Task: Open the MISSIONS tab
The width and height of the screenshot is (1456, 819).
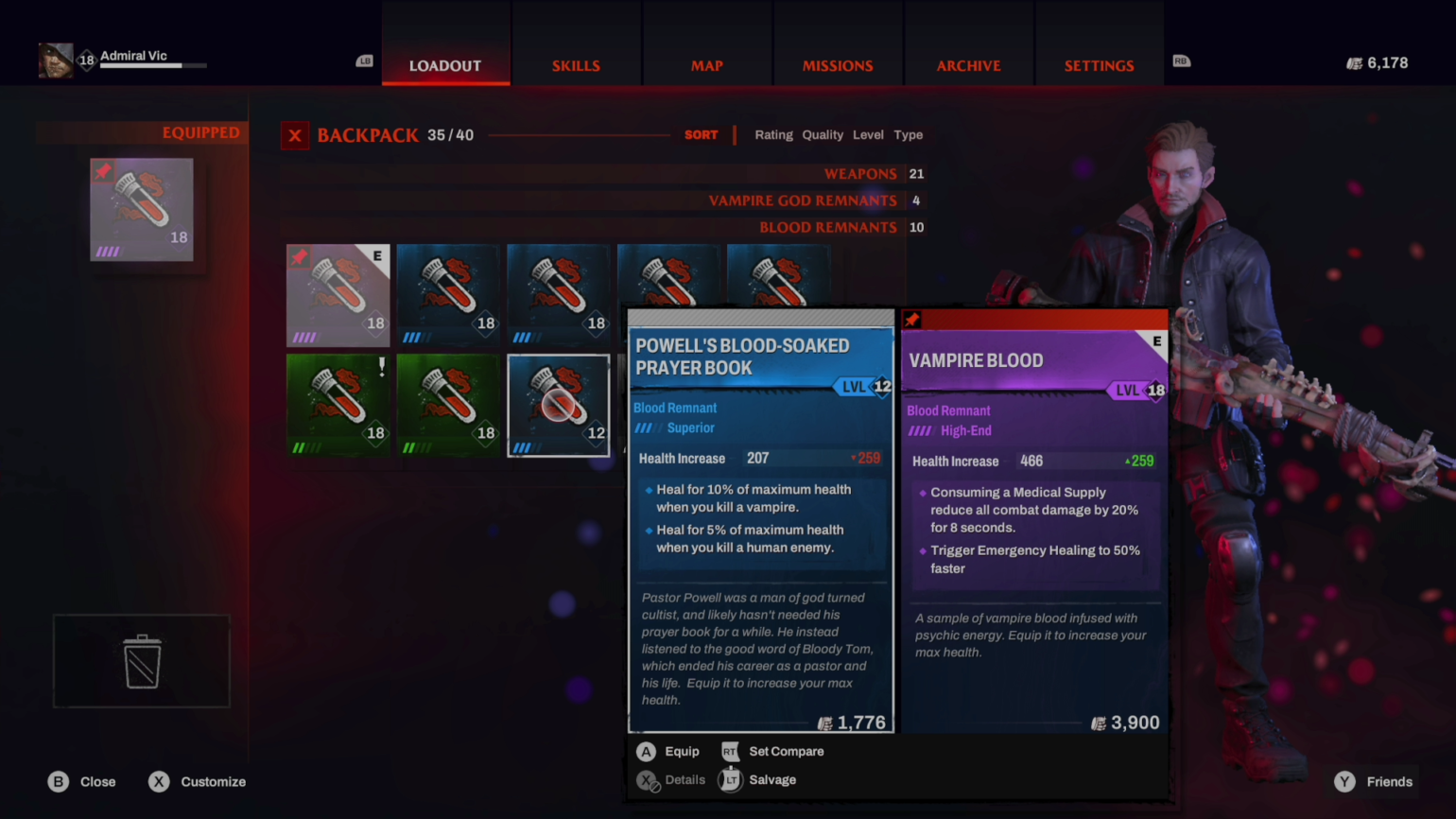Action: tap(838, 65)
